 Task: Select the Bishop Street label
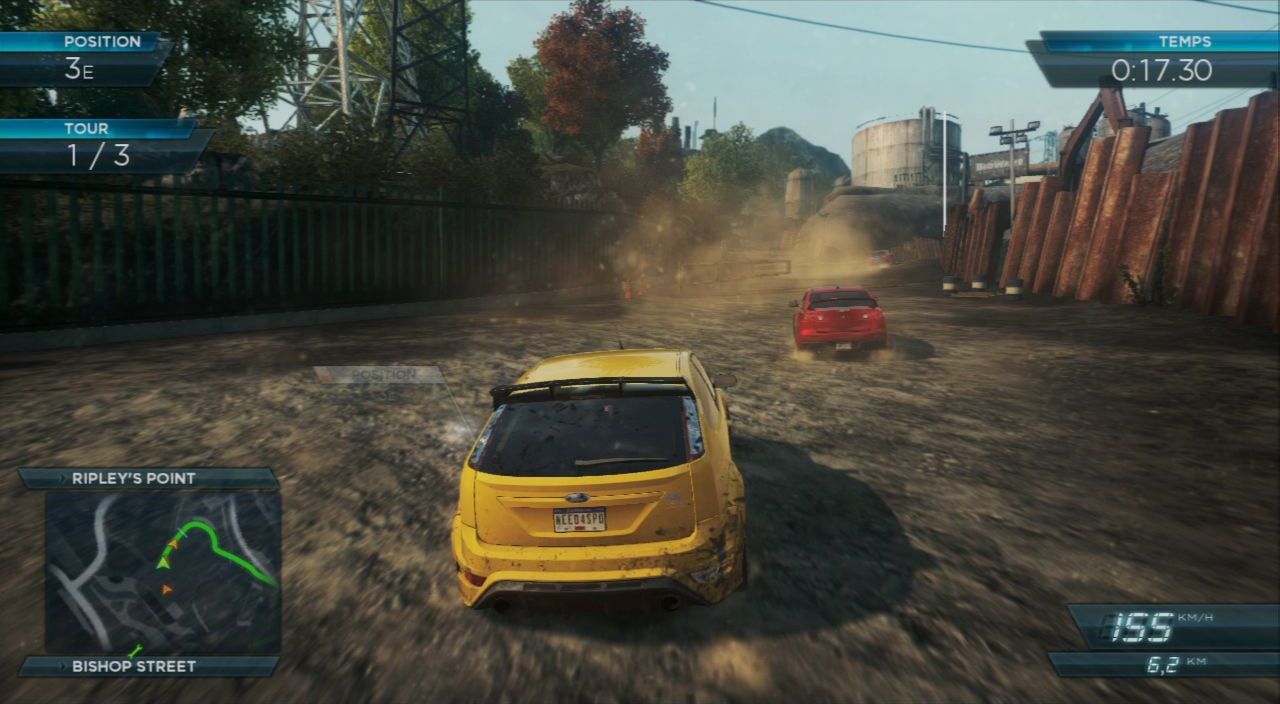click(134, 666)
